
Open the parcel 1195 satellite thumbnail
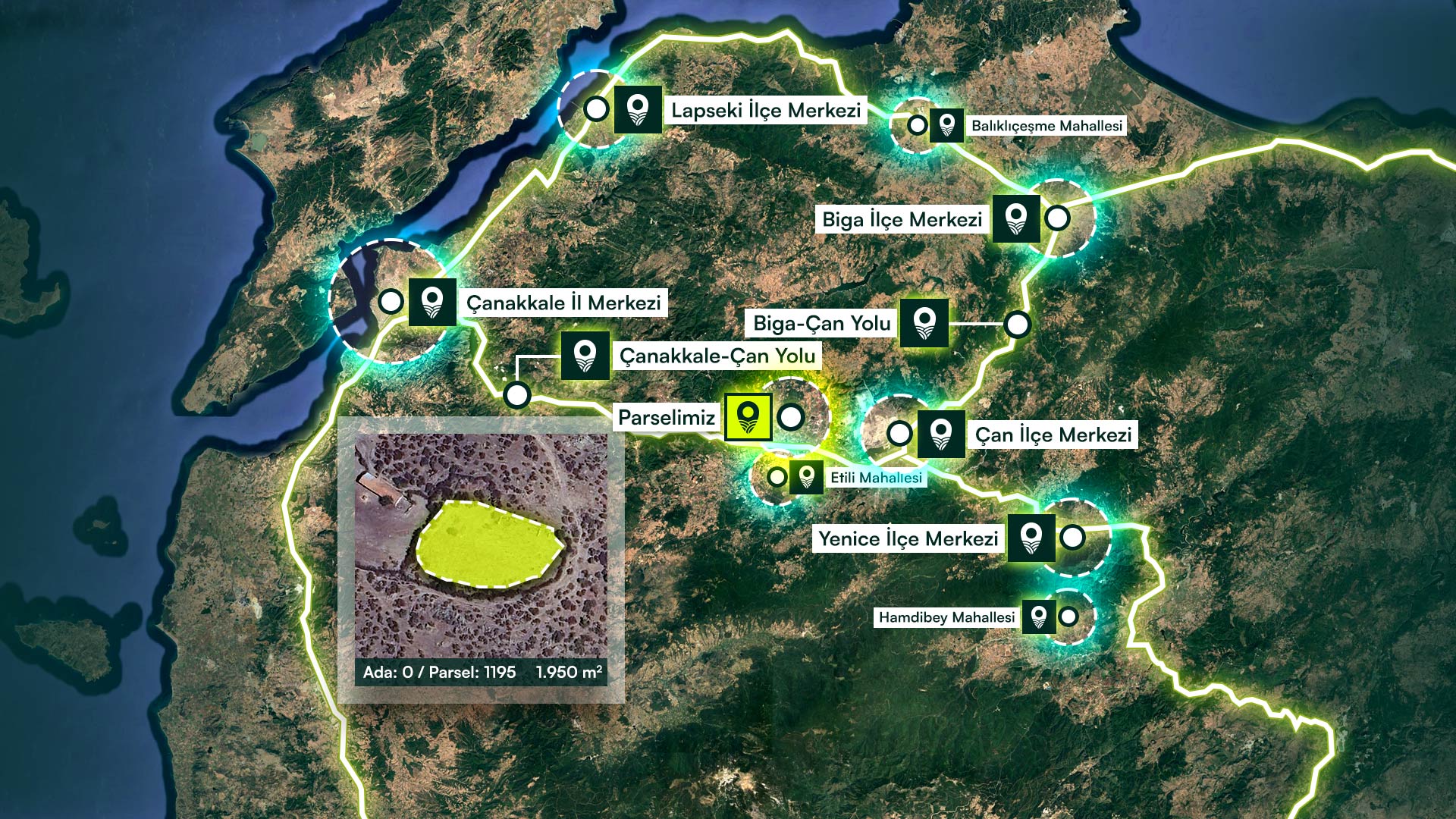(x=481, y=548)
